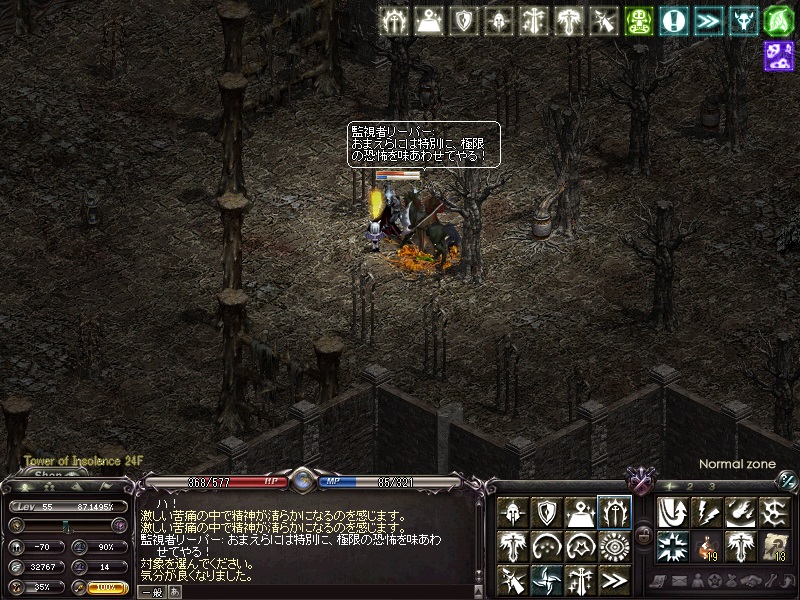
Task: Open the mail envelope menu icon
Action: (679, 581)
